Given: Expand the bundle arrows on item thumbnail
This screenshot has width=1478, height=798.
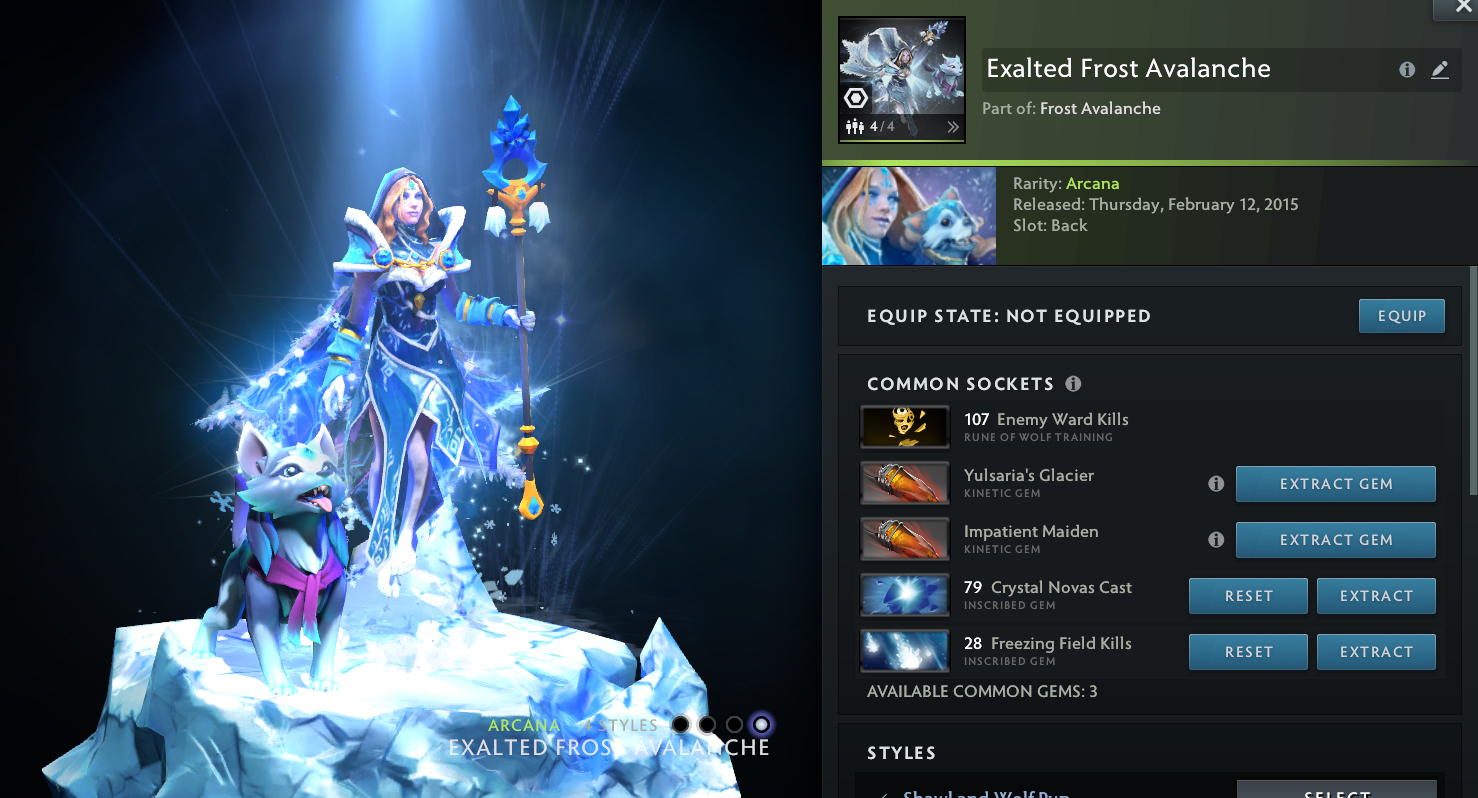Looking at the screenshot, I should click(x=953, y=127).
